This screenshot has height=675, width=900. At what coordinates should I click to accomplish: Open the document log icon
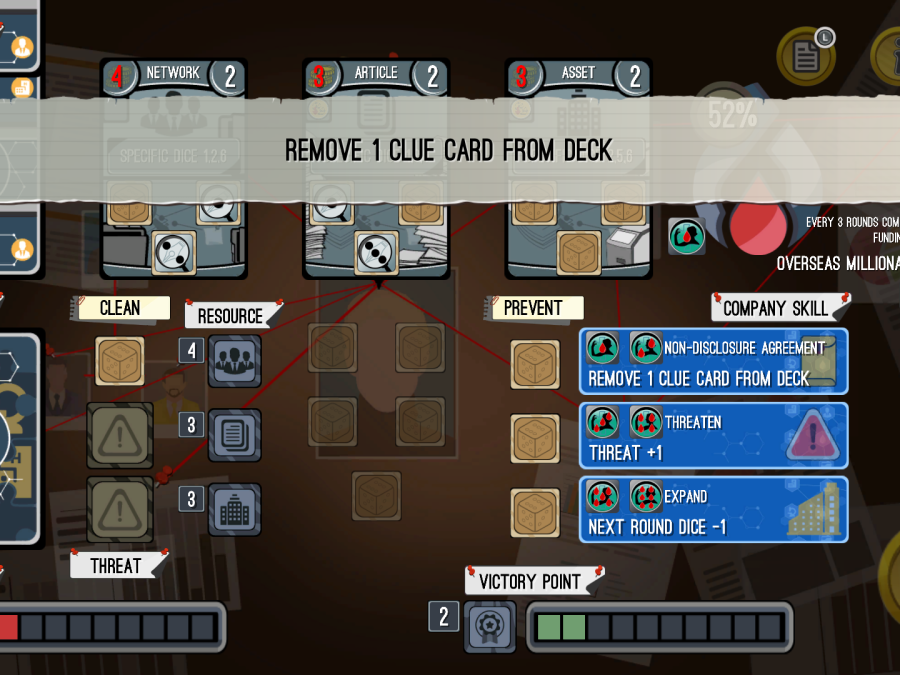(806, 56)
